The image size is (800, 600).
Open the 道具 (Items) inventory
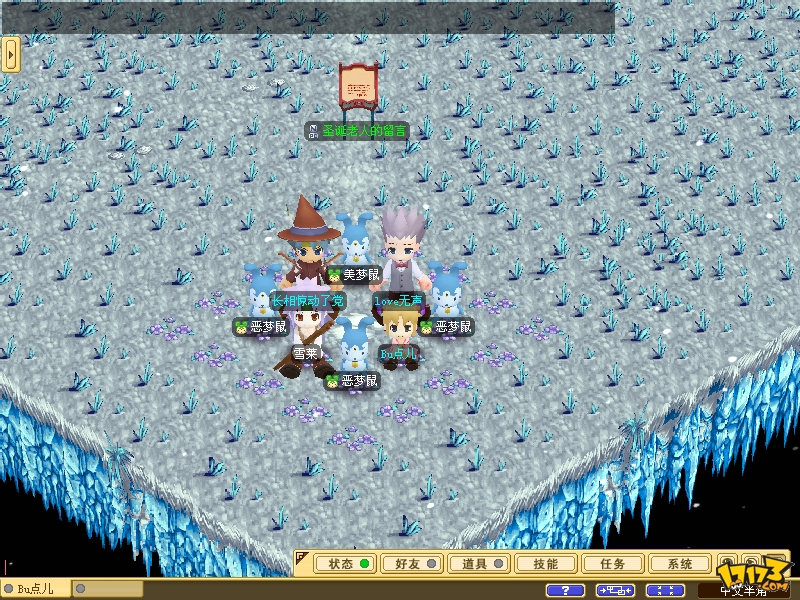pyautogui.click(x=478, y=564)
